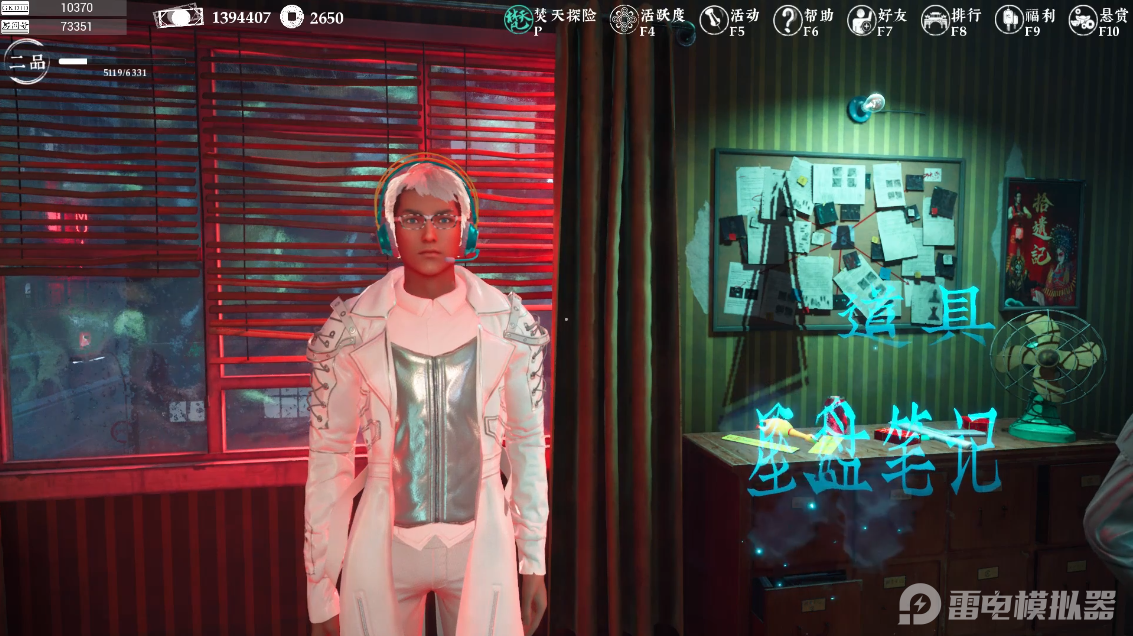Screen dimensions: 1133x636
Task: Show the 活动 events menu
Action: pos(714,20)
